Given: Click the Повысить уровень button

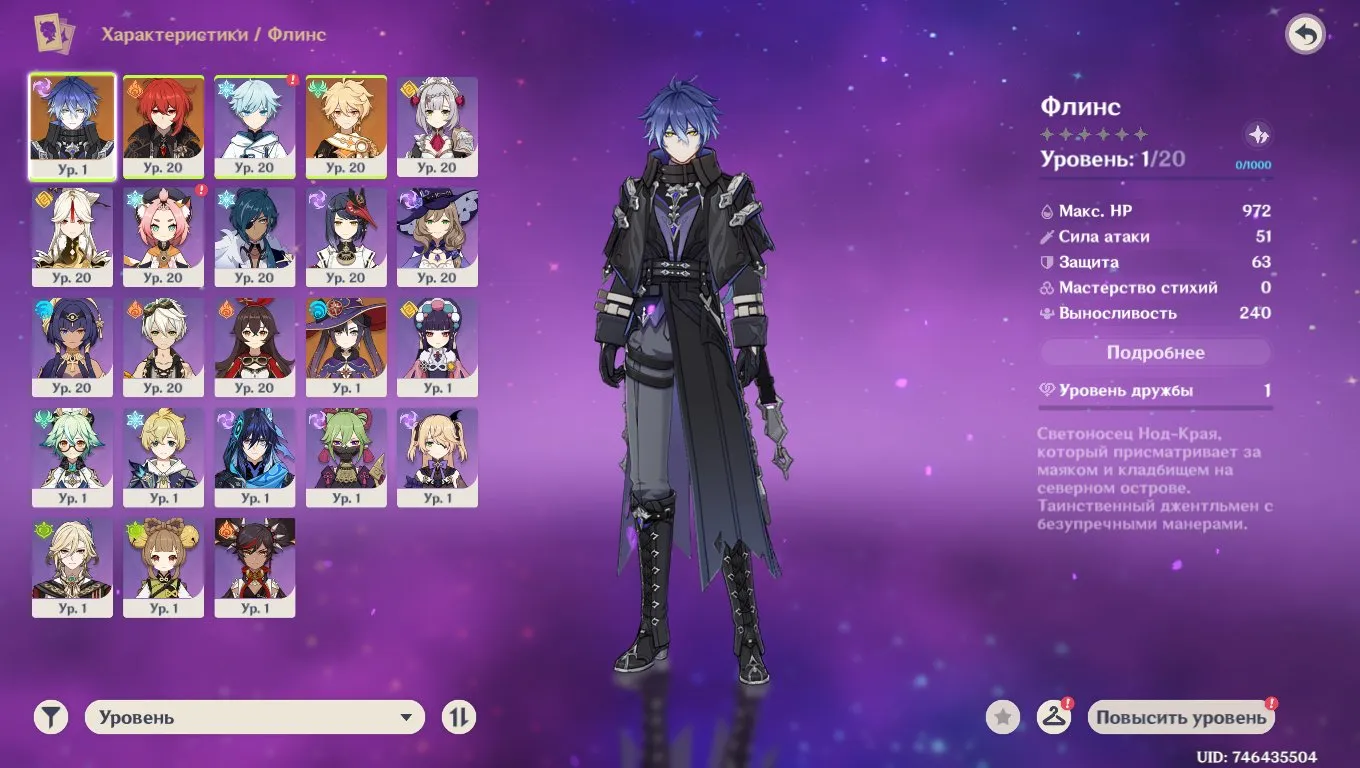Looking at the screenshot, I should pyautogui.click(x=1181, y=717).
